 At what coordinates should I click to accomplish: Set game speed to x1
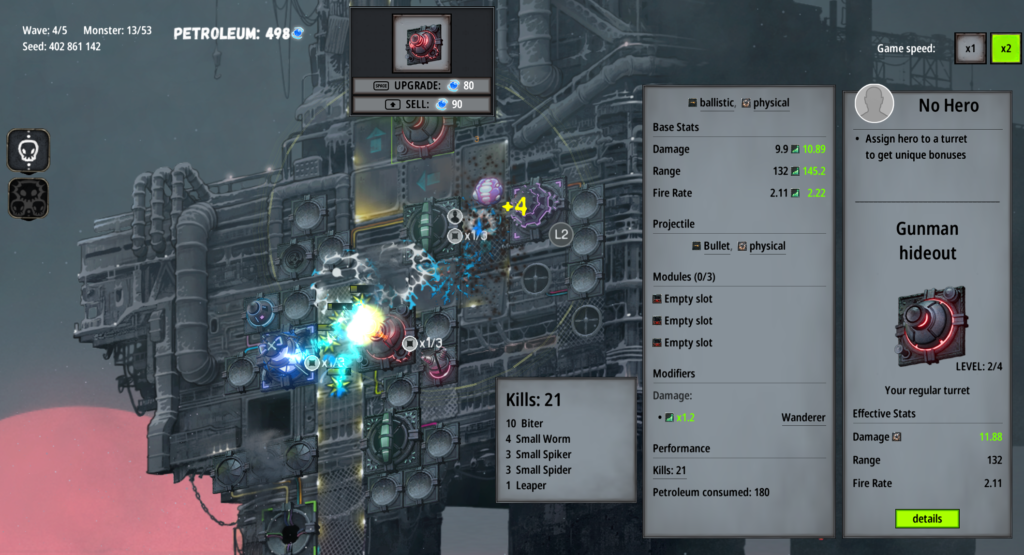969,48
